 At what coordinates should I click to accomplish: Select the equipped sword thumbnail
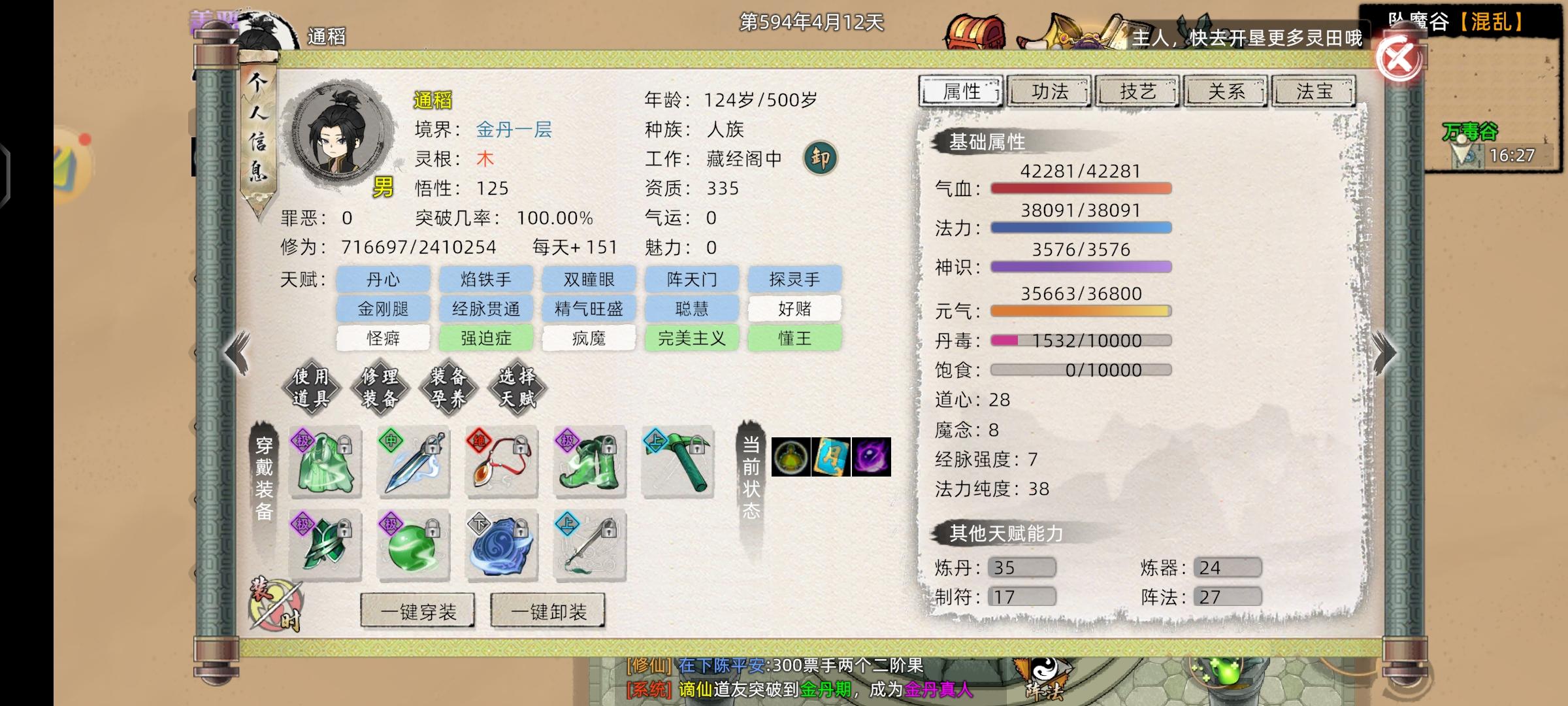pyautogui.click(x=412, y=462)
